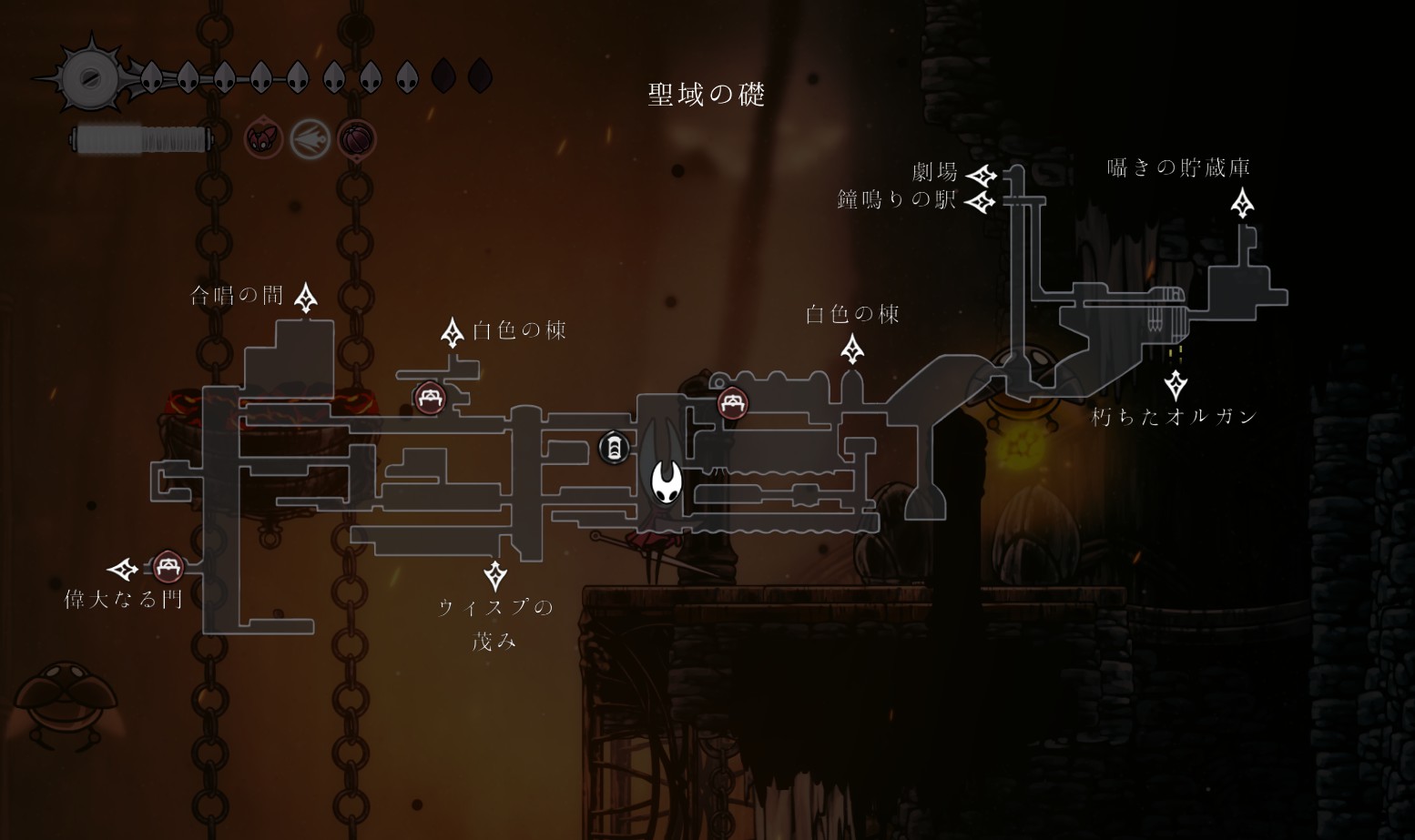Viewport: 1415px width, 840px height.
Task: Click Hornet's white mask position marker
Action: pyautogui.click(x=667, y=482)
